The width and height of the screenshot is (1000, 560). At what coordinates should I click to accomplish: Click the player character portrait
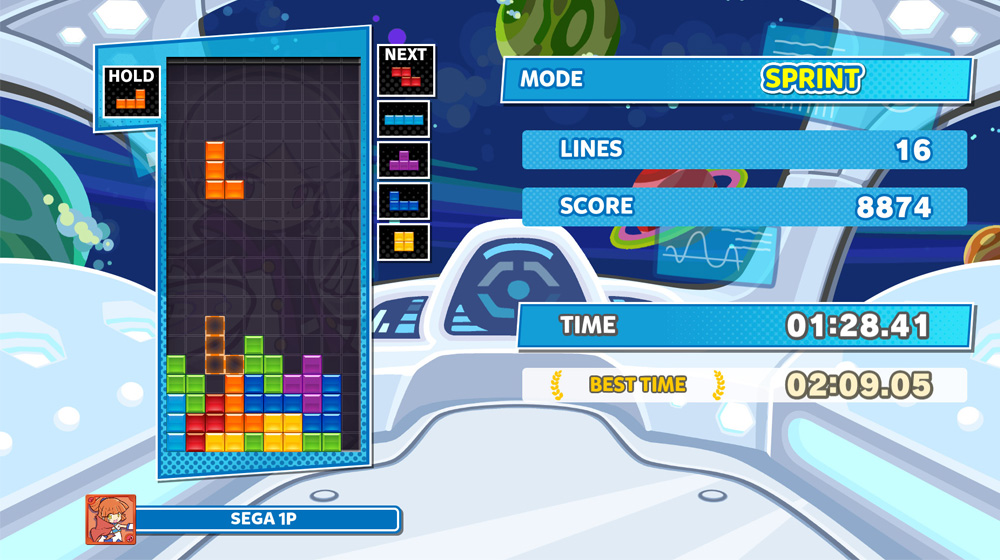point(110,520)
